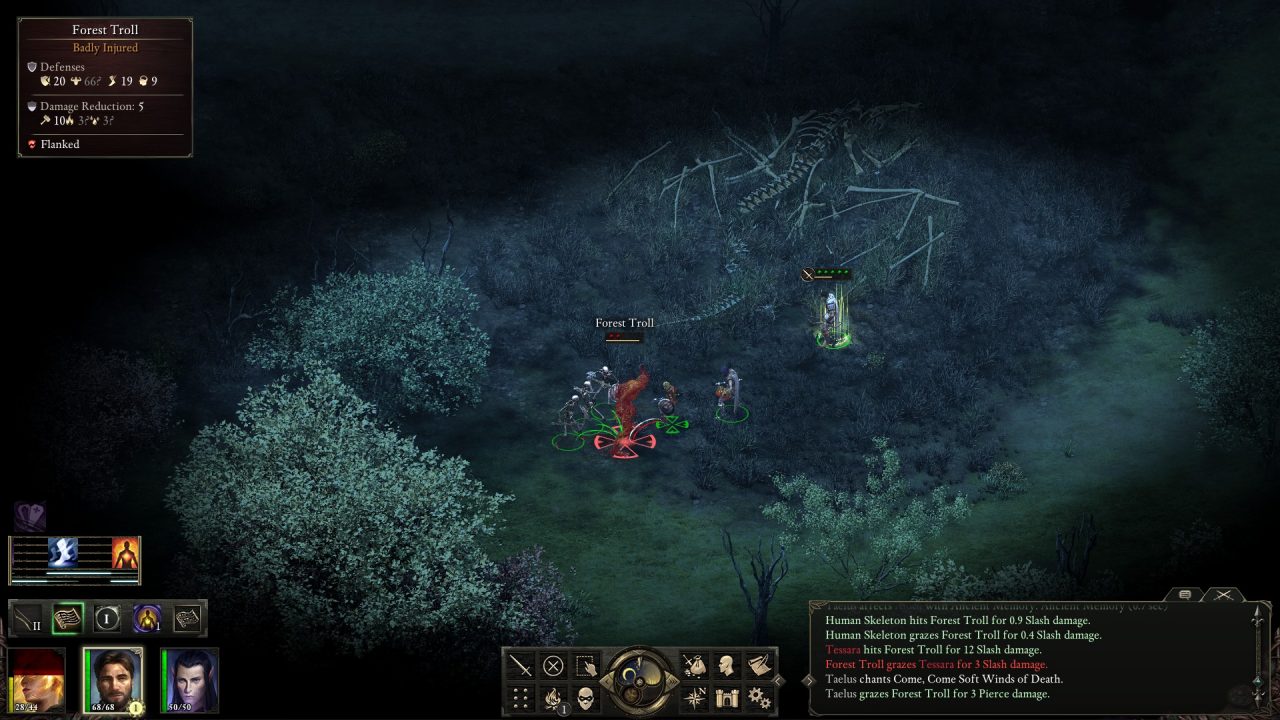Open game options with the gears icon
This screenshot has height=720, width=1280.
click(759, 697)
